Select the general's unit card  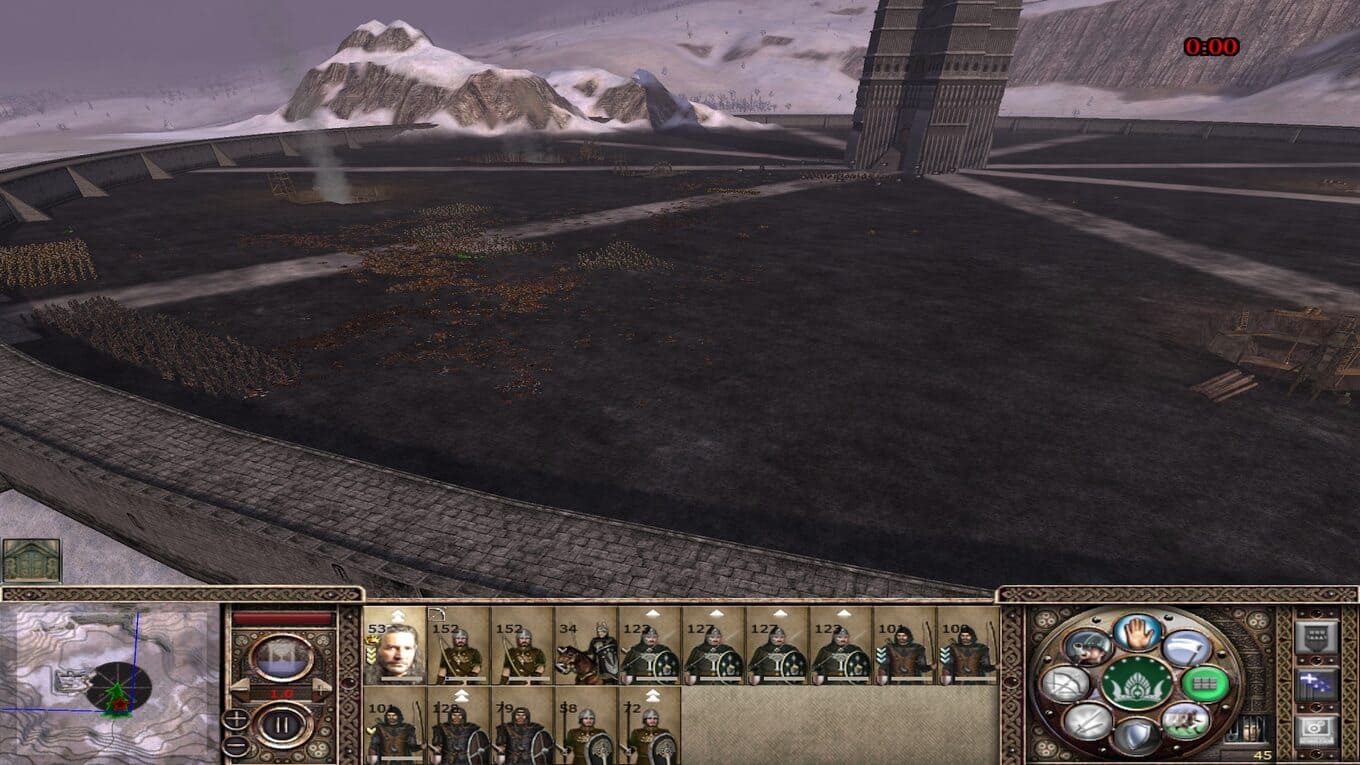[x=394, y=646]
